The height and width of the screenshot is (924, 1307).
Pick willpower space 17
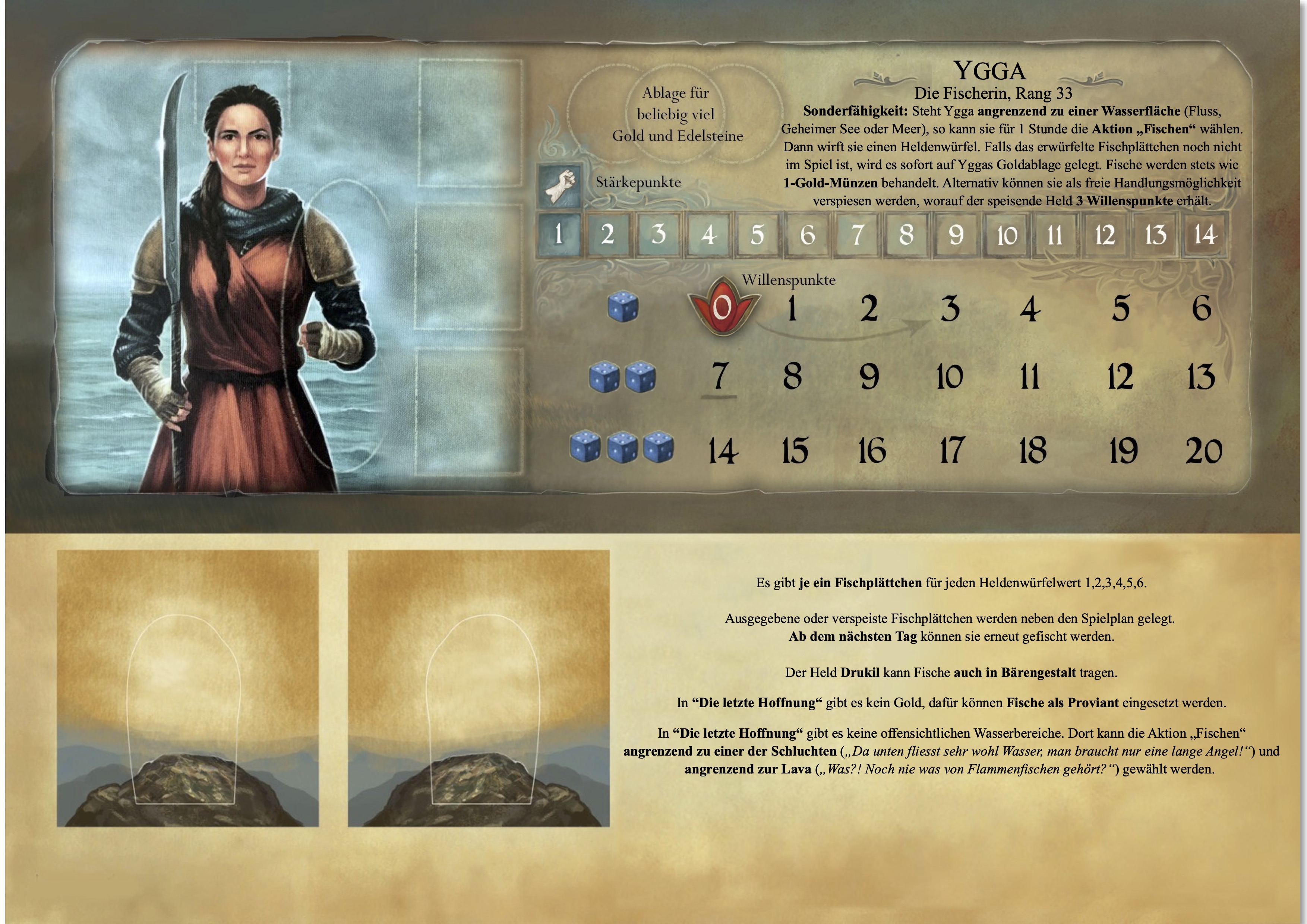tap(951, 450)
